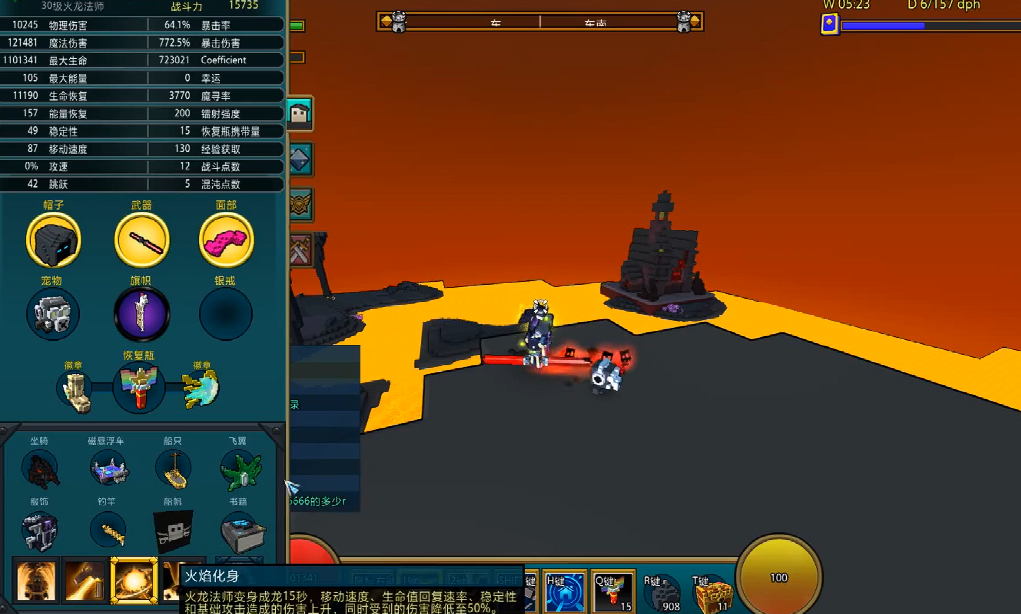Open the left badge emblem slot
The height and width of the screenshot is (614, 1021).
click(x=78, y=390)
